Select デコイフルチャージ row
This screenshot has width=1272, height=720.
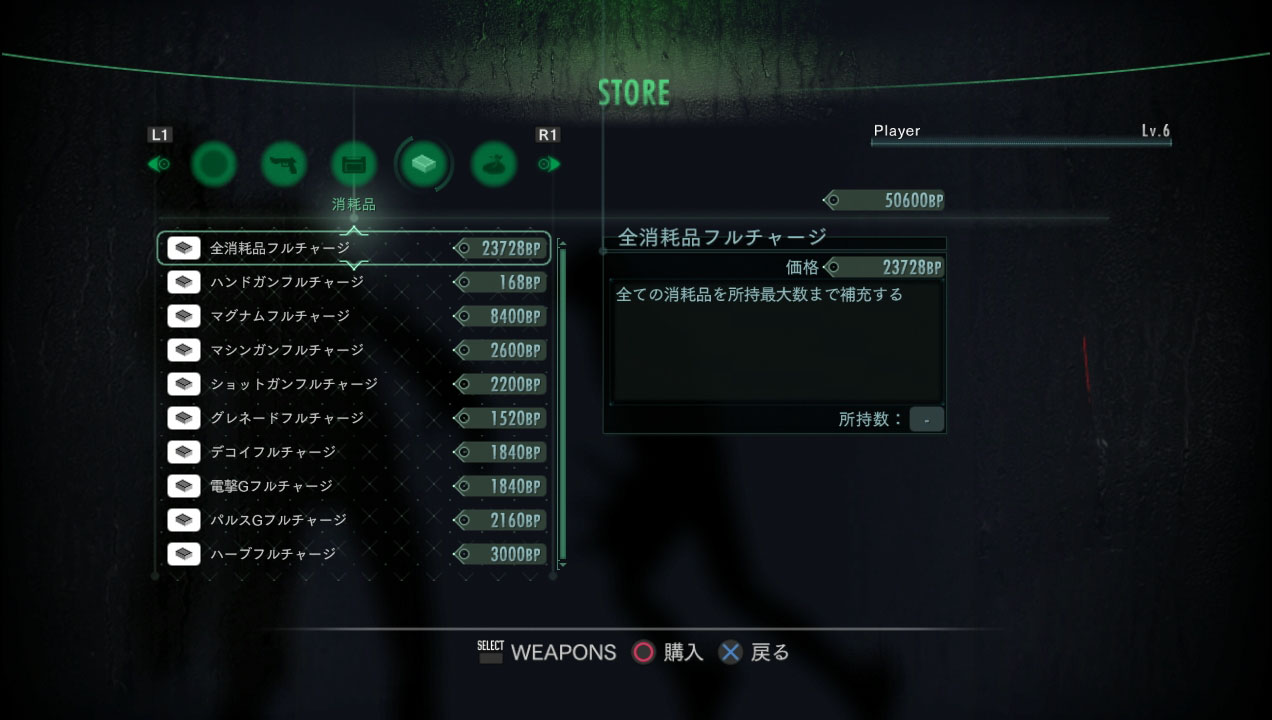click(x=354, y=452)
